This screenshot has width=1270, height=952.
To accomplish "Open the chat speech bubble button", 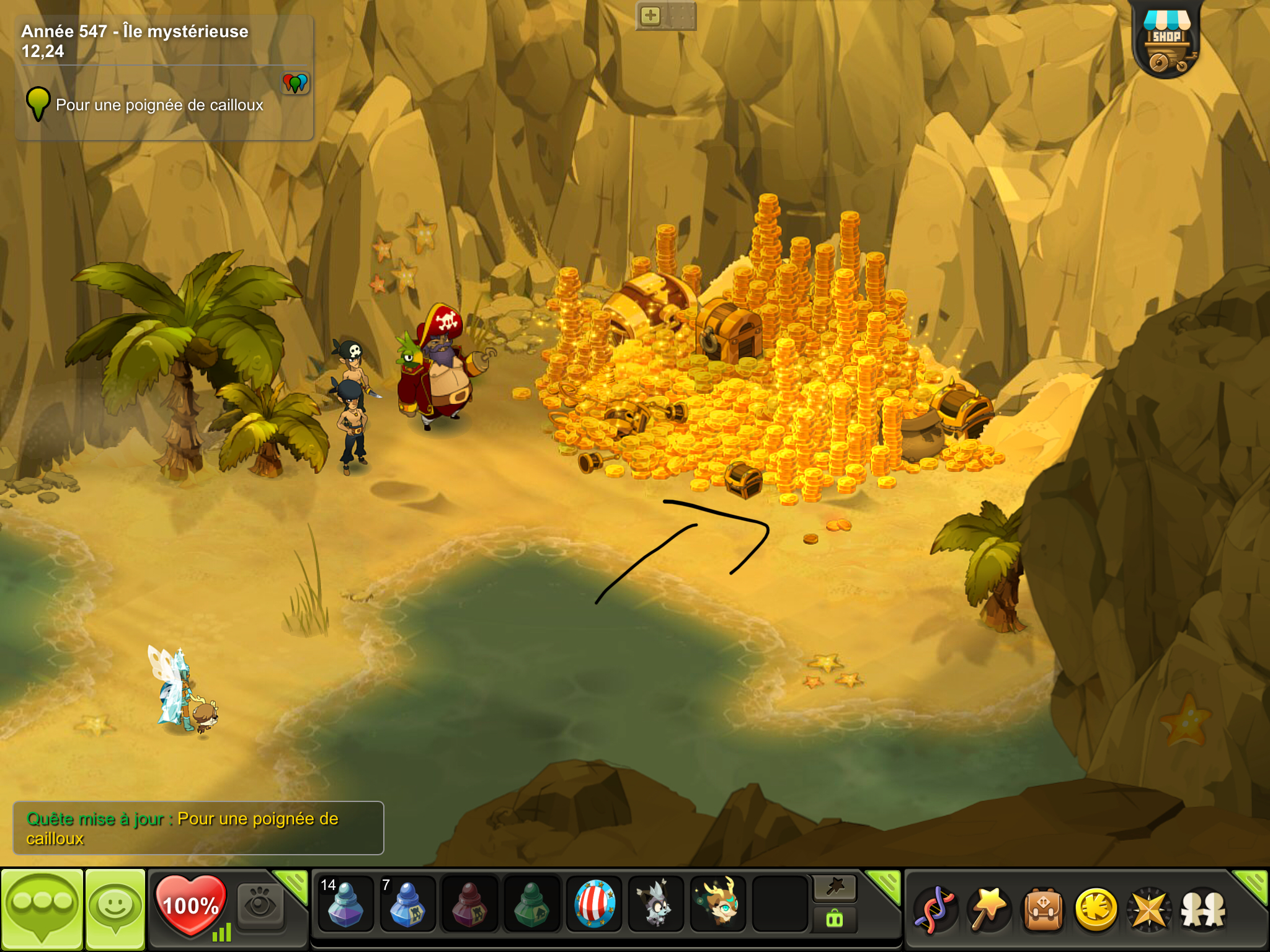I will pyautogui.click(x=42, y=907).
